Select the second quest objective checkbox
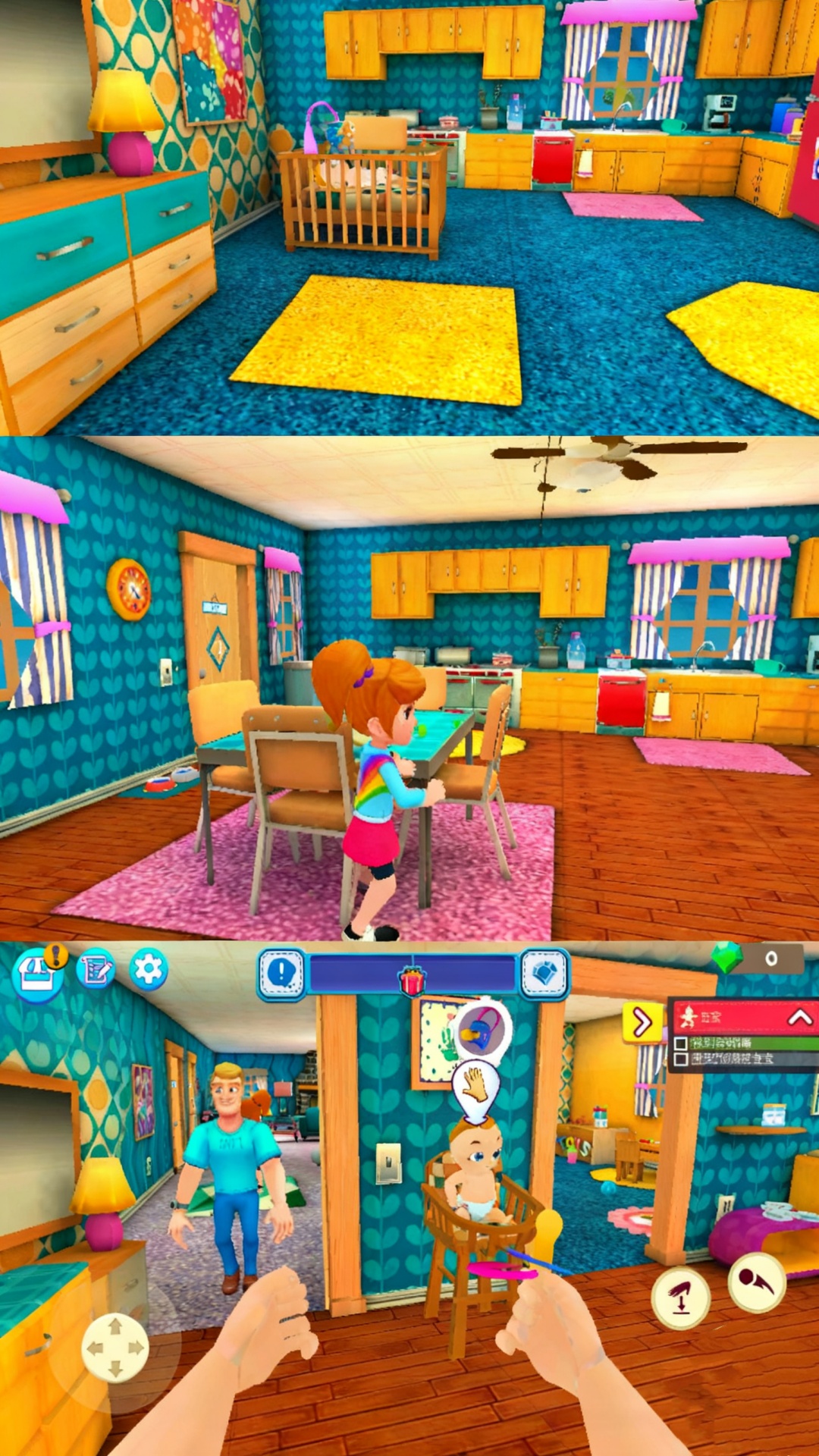This screenshot has width=819, height=1456. [681, 1059]
